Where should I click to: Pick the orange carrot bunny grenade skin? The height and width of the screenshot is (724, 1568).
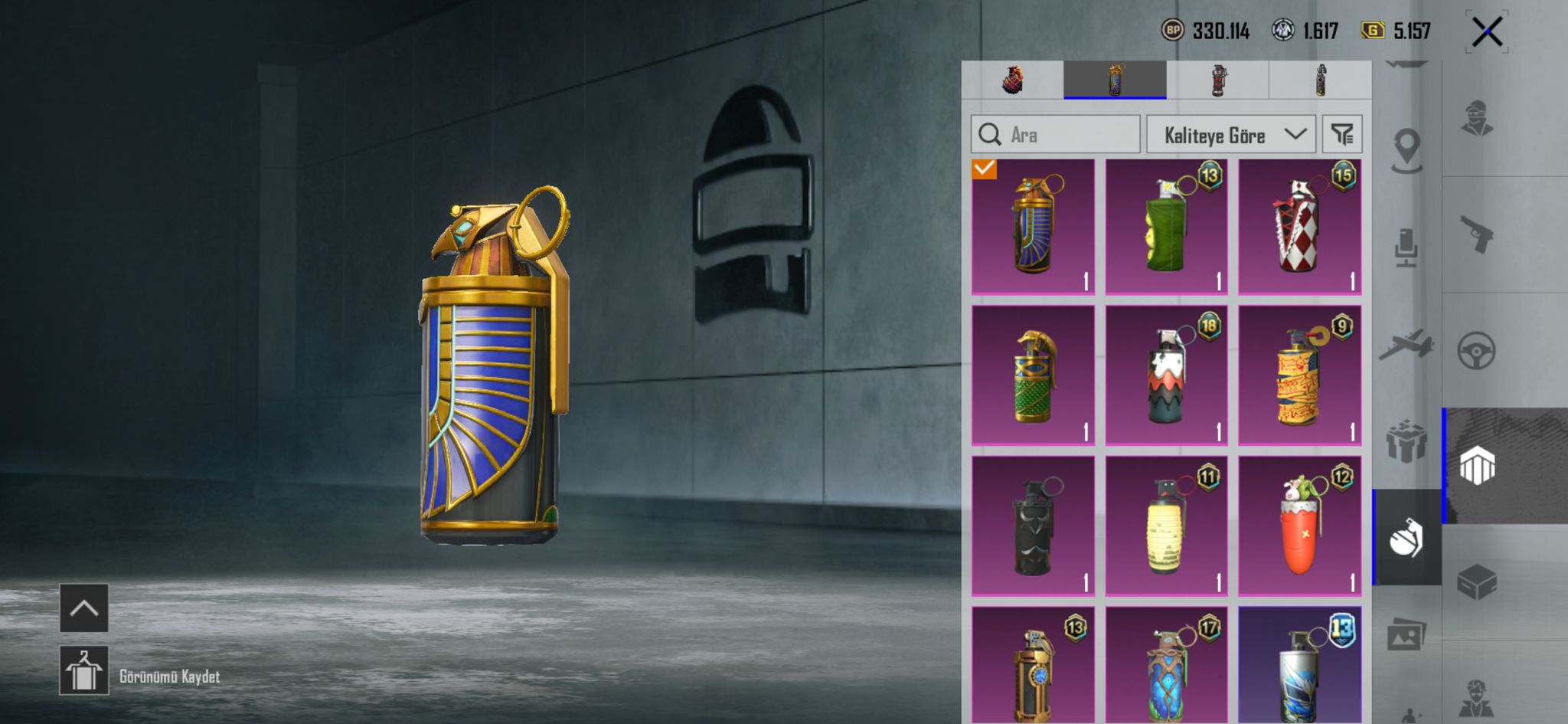point(1299,526)
